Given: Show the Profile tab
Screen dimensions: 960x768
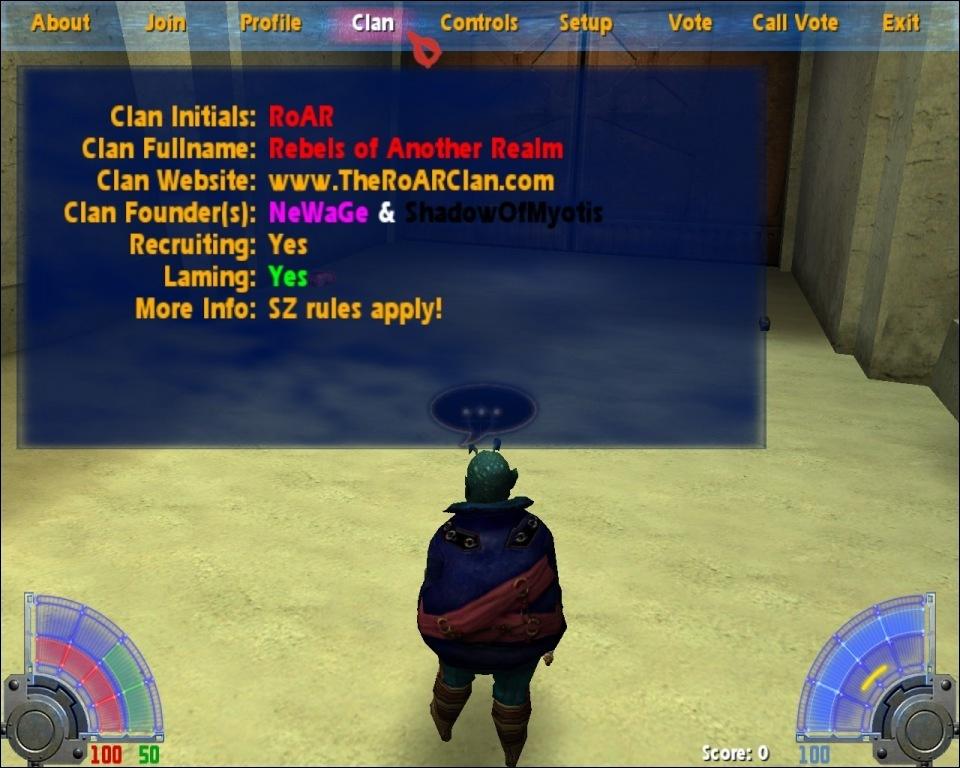Looking at the screenshot, I should (270, 23).
